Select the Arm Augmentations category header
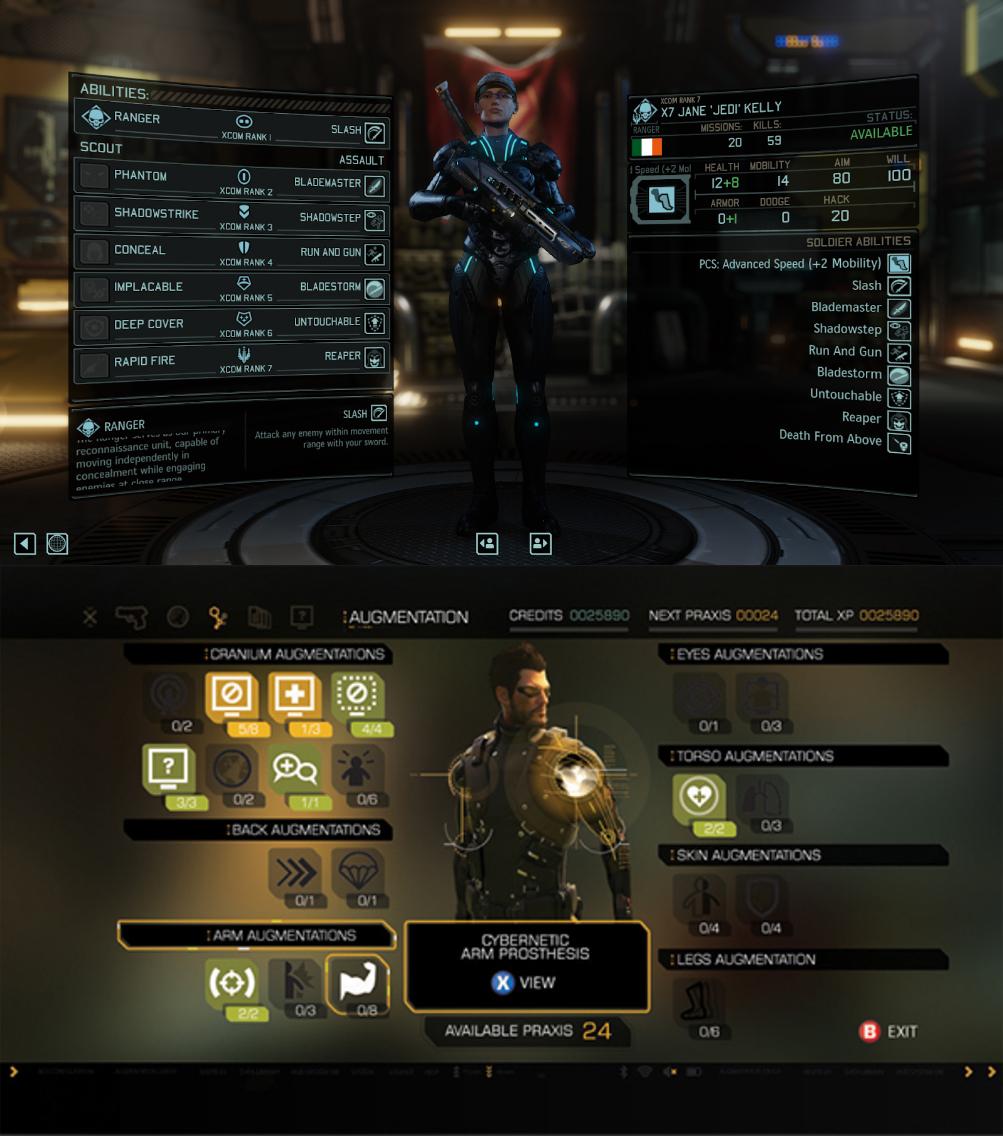Viewport: 1003px width, 1136px height. 256,936
